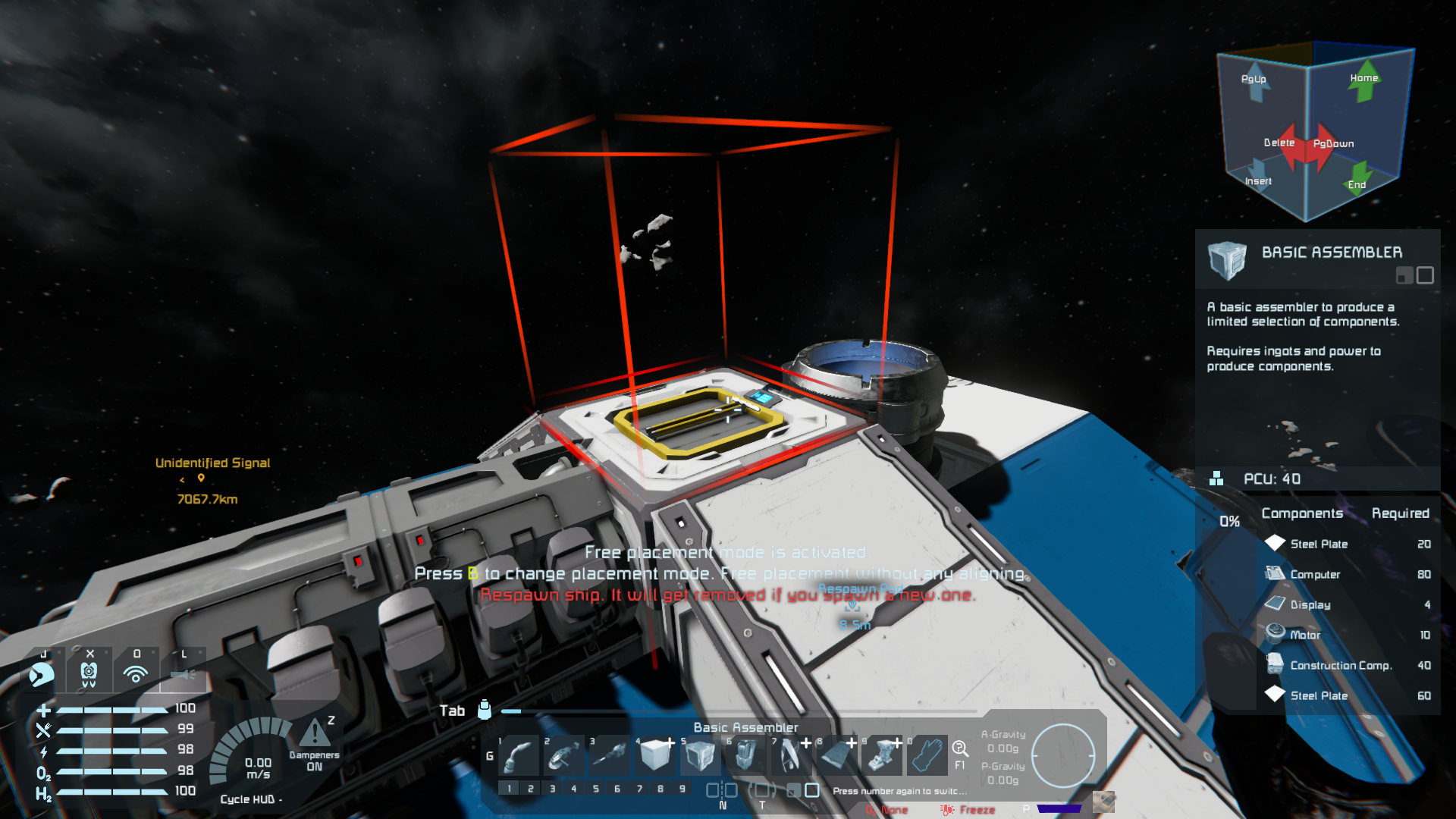1456x819 pixels.
Task: Choose the glove hand slot in hotbar
Action: point(927,755)
